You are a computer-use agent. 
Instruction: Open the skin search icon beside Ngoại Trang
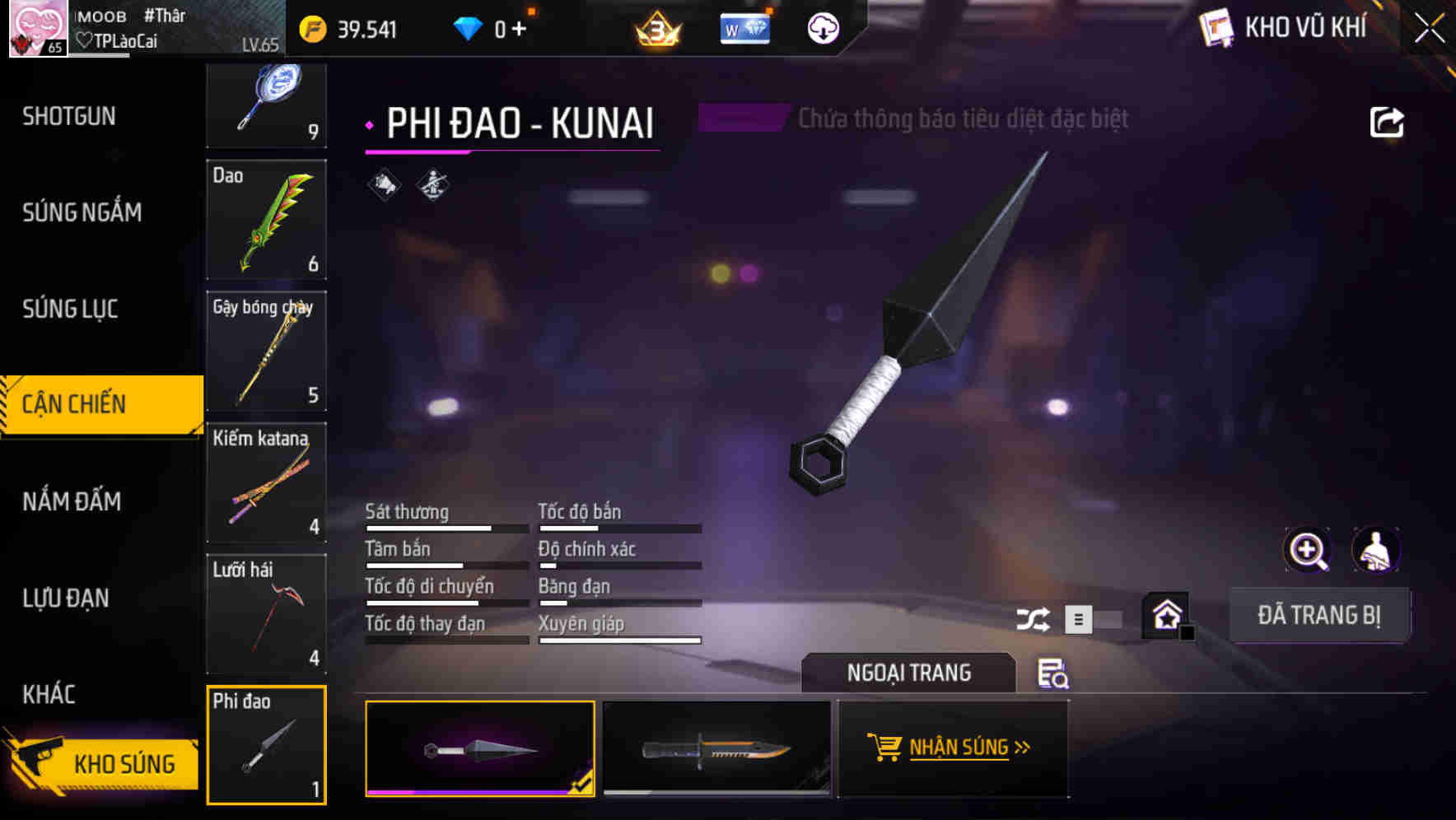tap(1054, 674)
